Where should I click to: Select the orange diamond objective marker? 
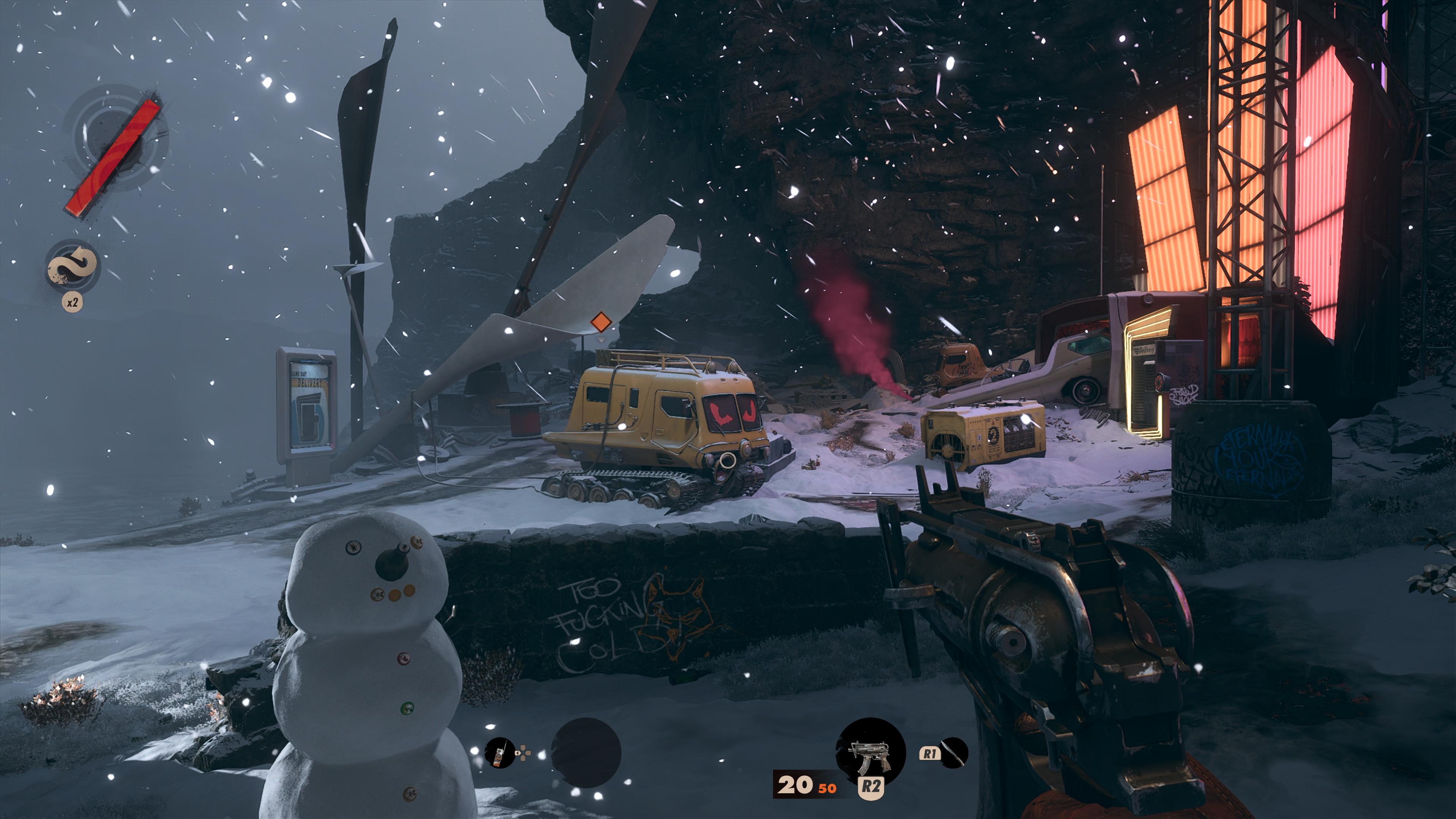pyautogui.click(x=600, y=323)
